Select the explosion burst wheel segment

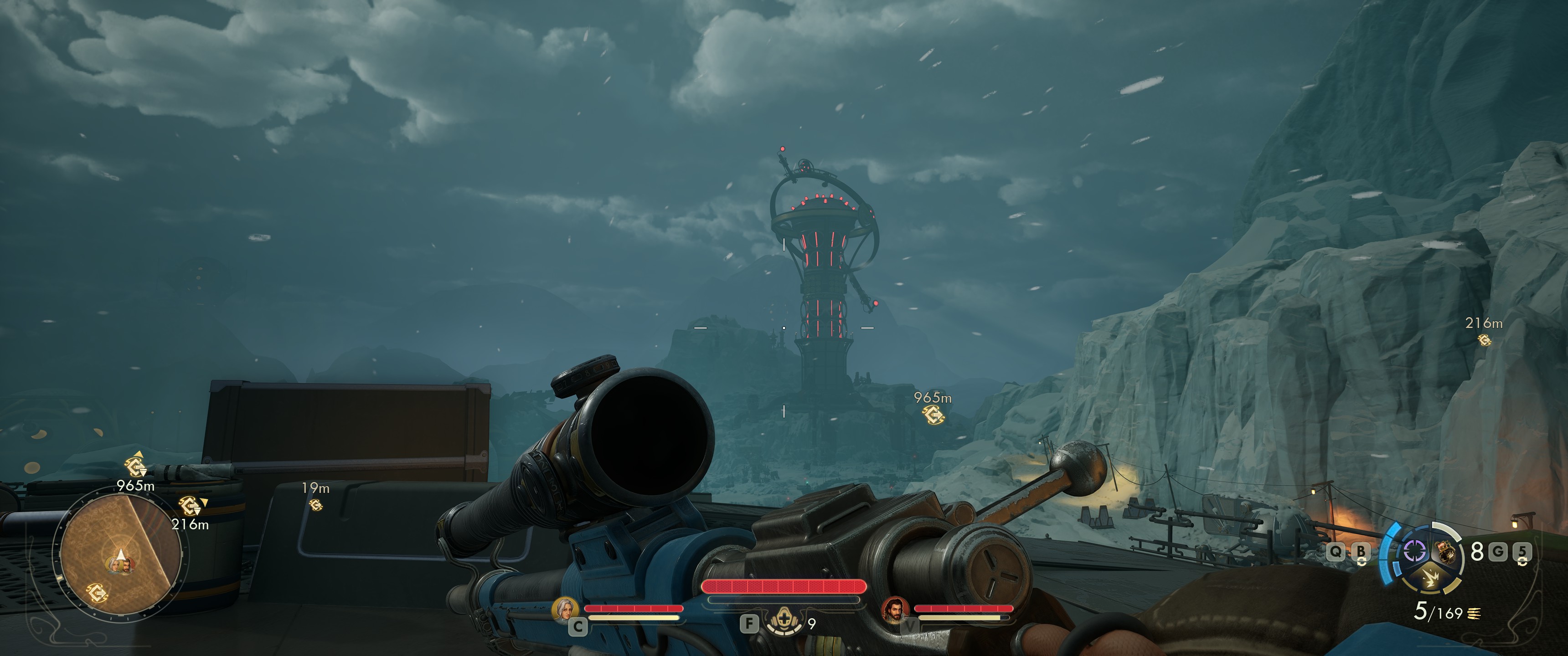[x=1430, y=579]
